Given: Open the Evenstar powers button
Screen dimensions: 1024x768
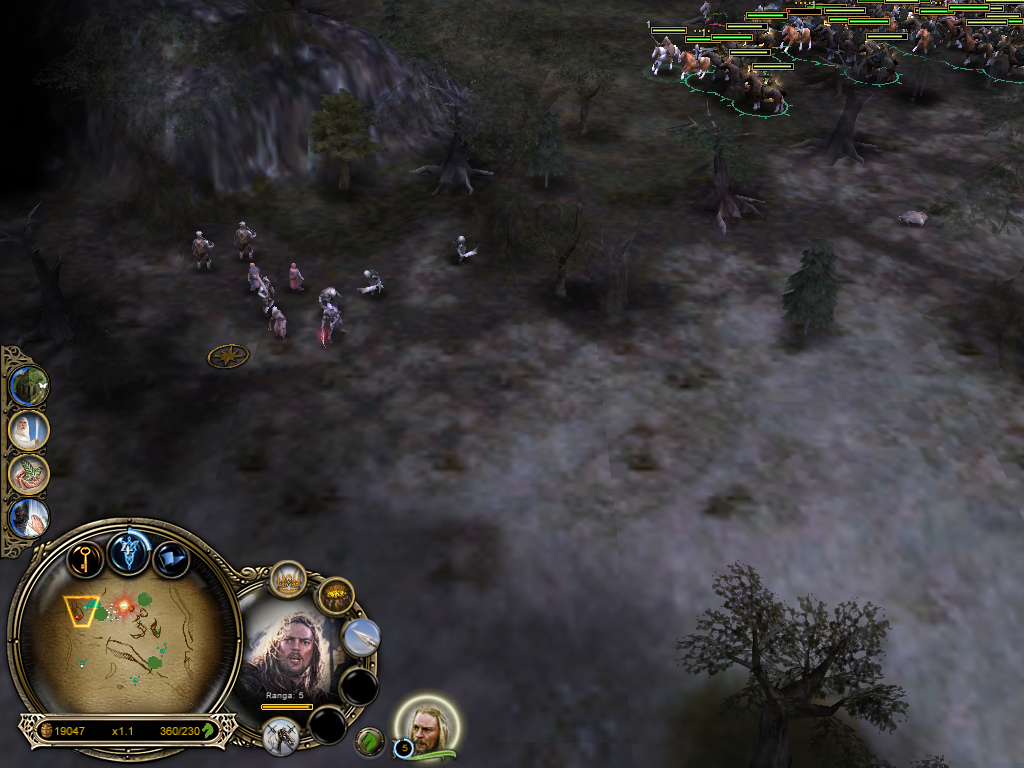Looking at the screenshot, I should pos(130,551).
